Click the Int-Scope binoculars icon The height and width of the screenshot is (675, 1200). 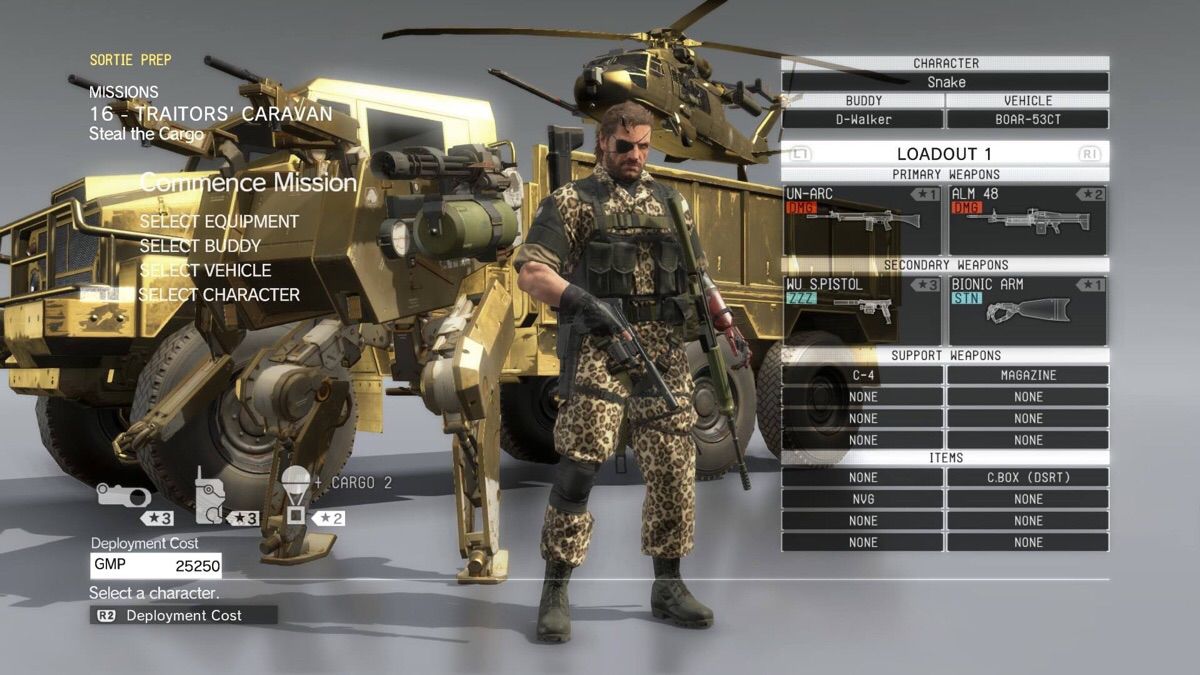pos(123,495)
